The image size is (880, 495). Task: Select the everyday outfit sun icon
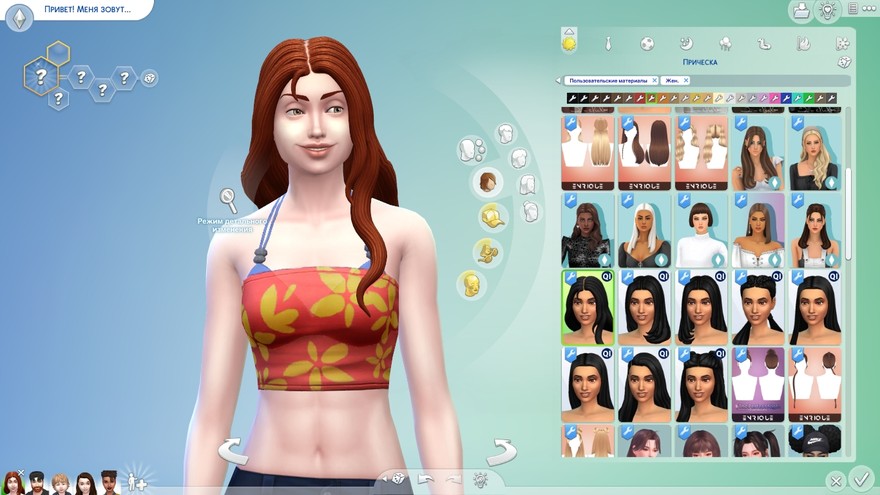pos(569,42)
